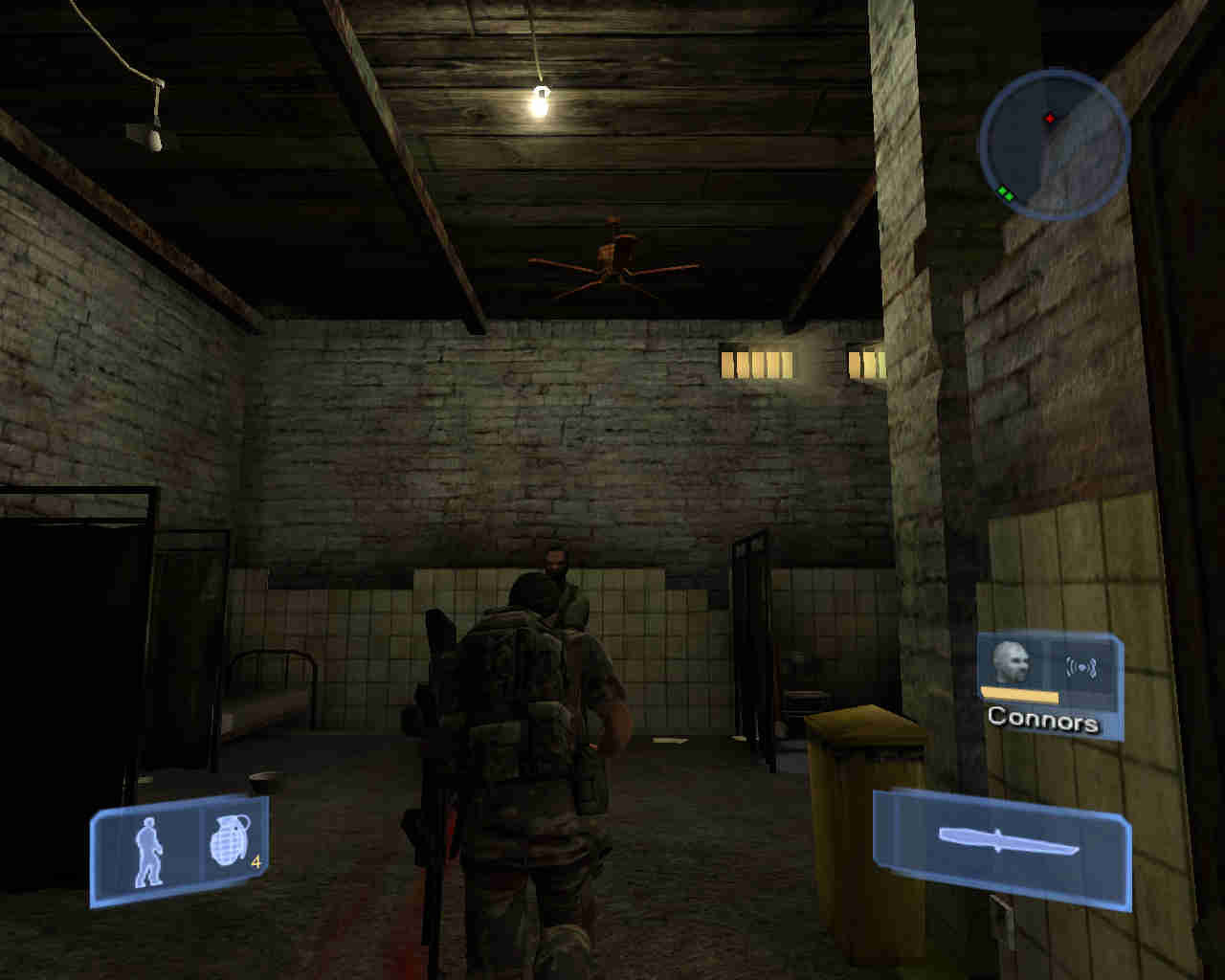Click the radio signal icon beside Connors

pyautogui.click(x=1080, y=667)
